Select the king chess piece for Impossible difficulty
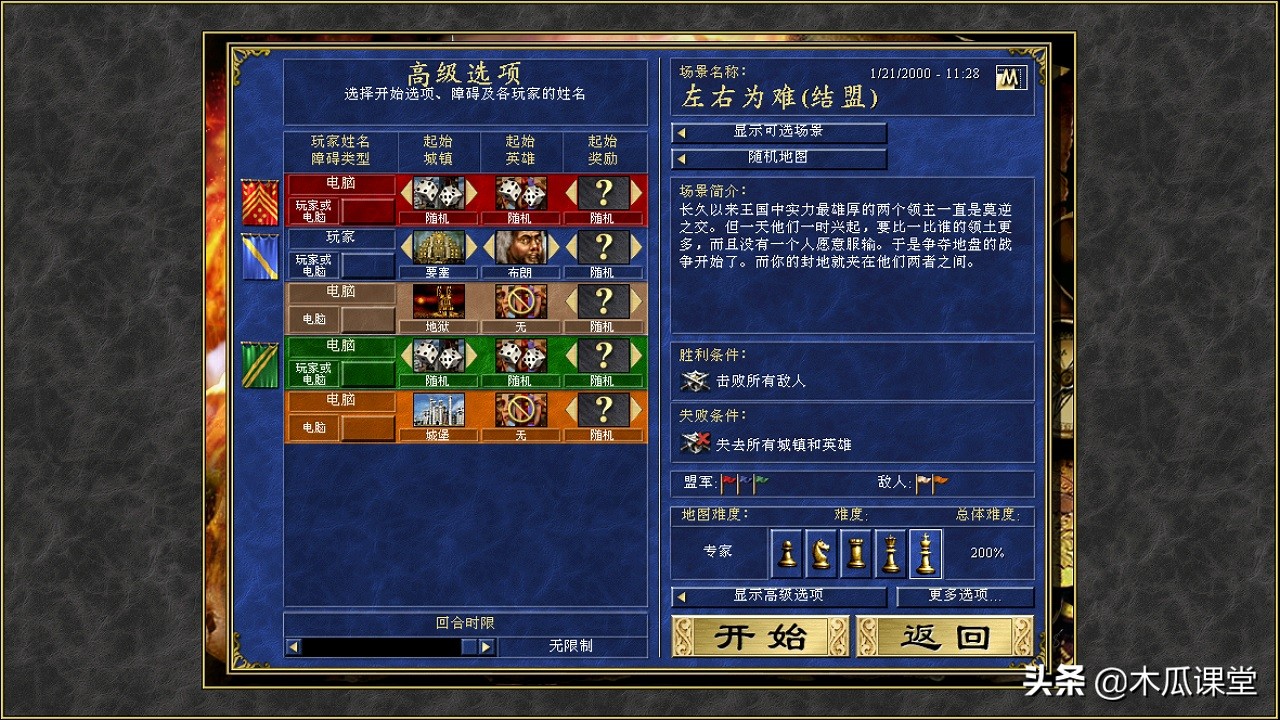Viewport: 1280px width, 720px height. [x=926, y=553]
